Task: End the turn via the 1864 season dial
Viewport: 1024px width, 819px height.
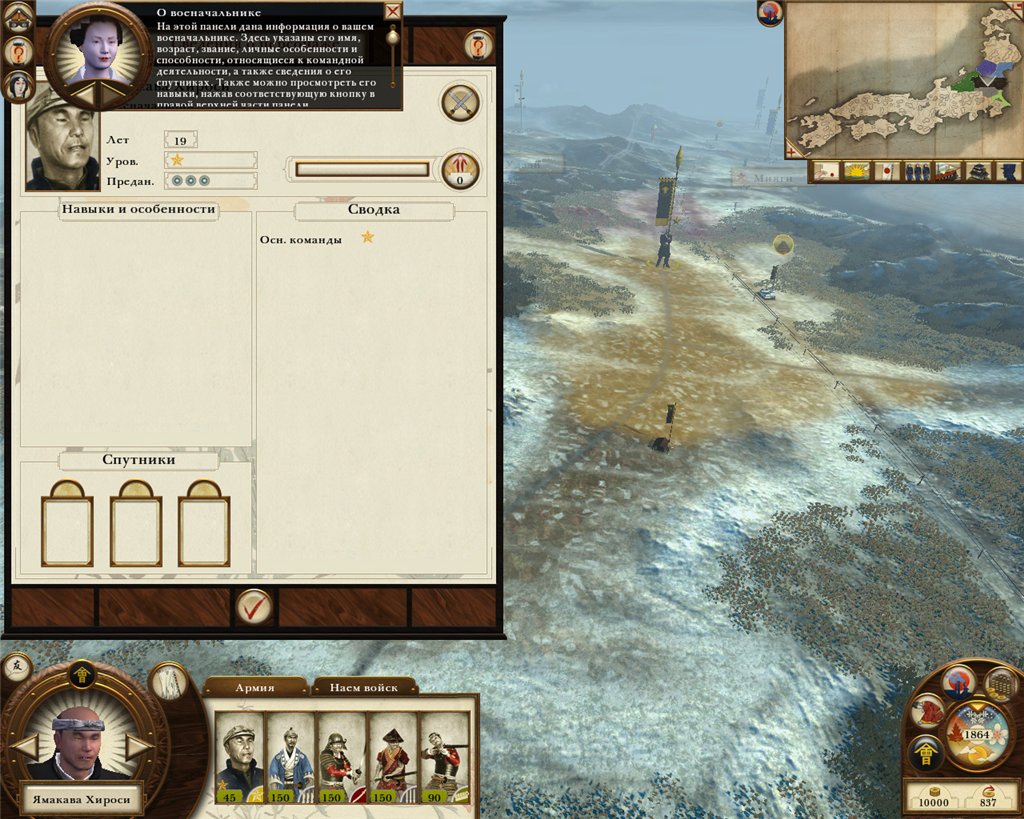Action: 977,733
